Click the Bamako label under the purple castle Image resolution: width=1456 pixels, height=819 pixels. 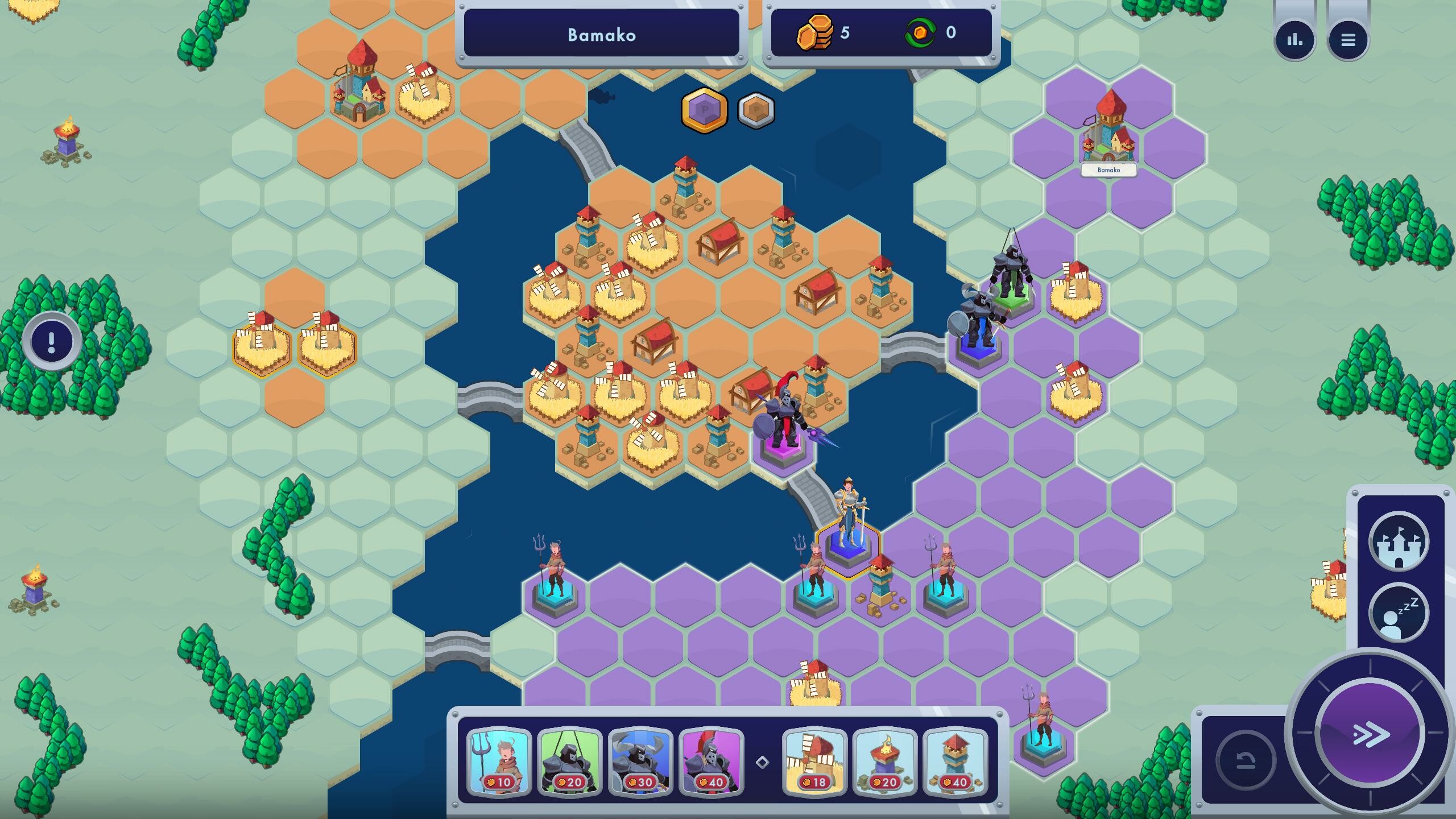1108,169
